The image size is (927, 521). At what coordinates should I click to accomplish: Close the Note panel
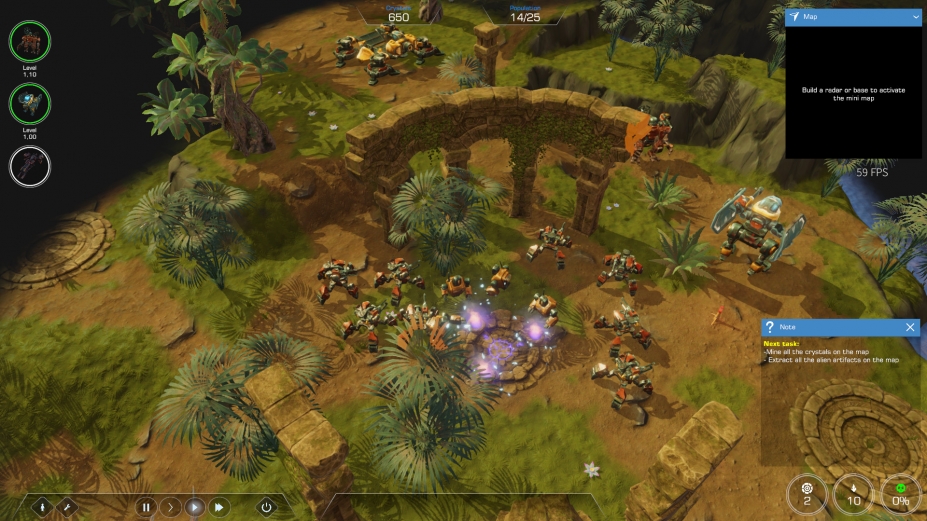910,327
